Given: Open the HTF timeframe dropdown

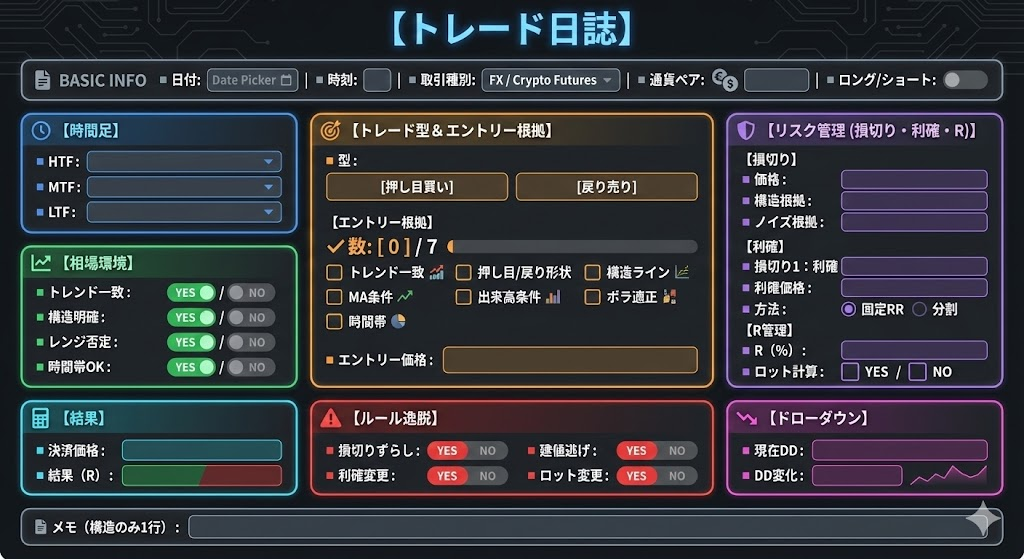Looking at the screenshot, I should pos(184,162).
